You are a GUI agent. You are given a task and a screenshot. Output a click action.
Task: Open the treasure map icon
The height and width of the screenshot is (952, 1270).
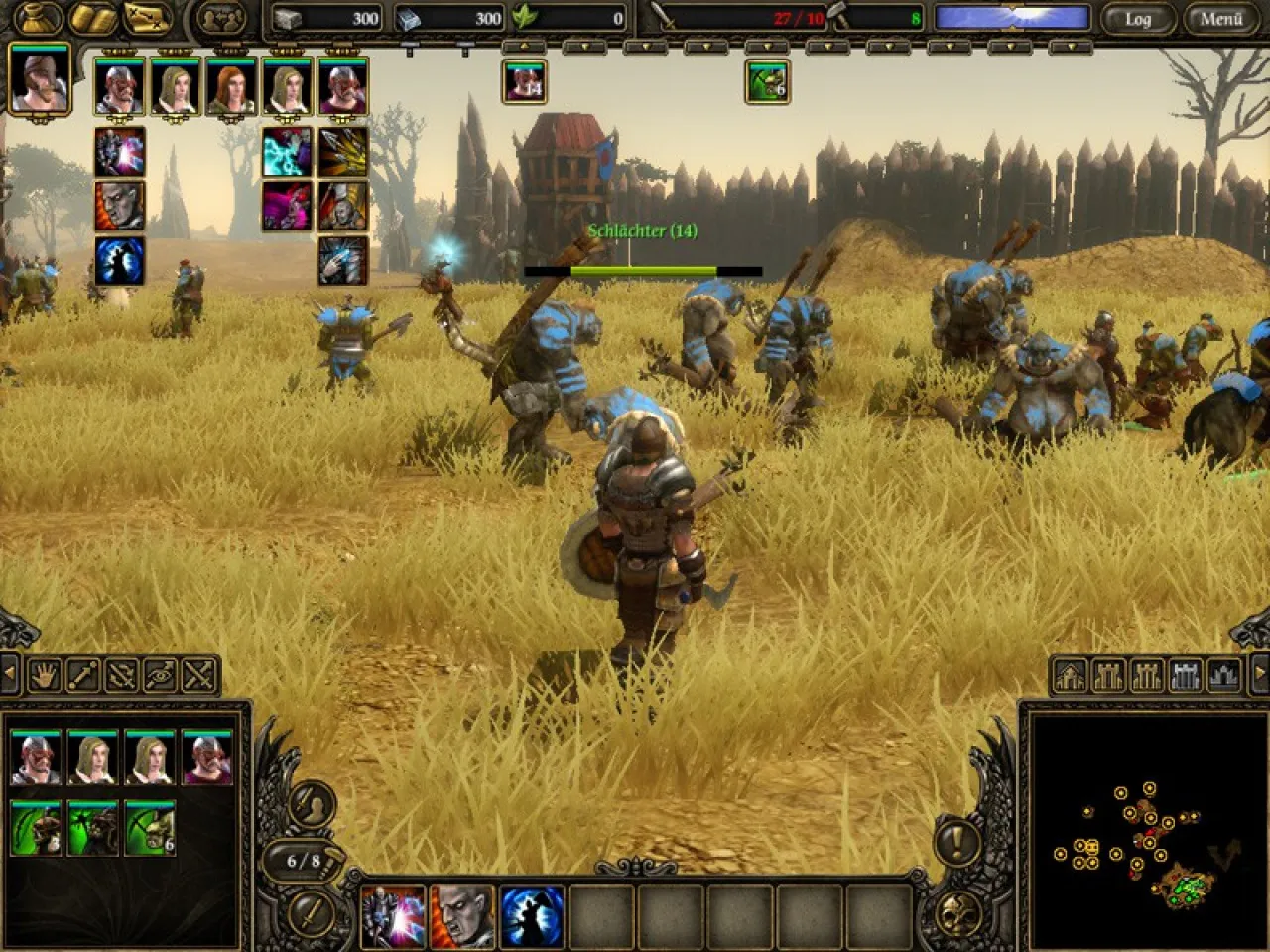coord(147,18)
